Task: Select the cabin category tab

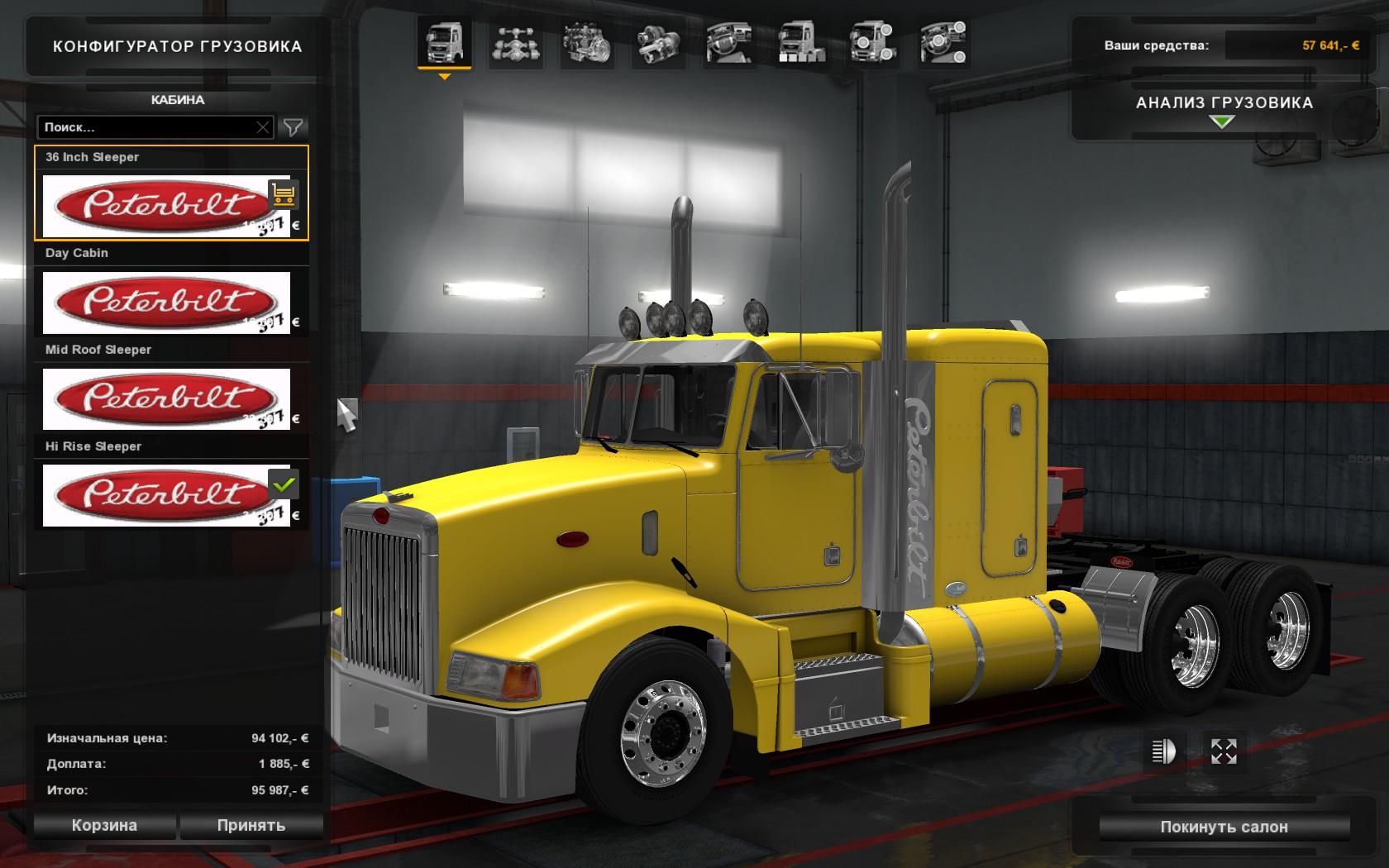Action: (444, 43)
